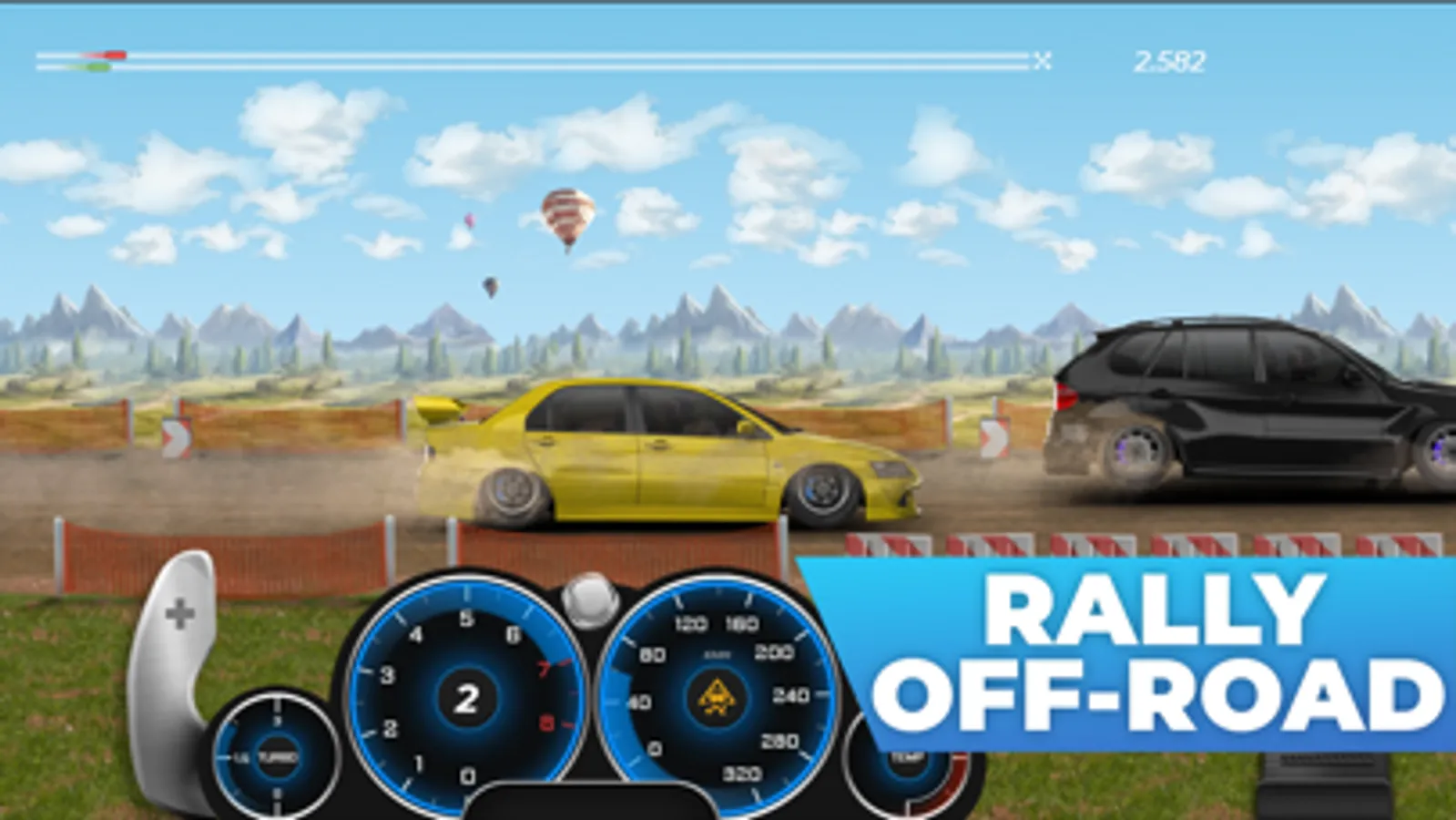Viewport: 1456px width, 820px height.
Task: Click the score readout showing 2.582
Action: pyautogui.click(x=1169, y=60)
